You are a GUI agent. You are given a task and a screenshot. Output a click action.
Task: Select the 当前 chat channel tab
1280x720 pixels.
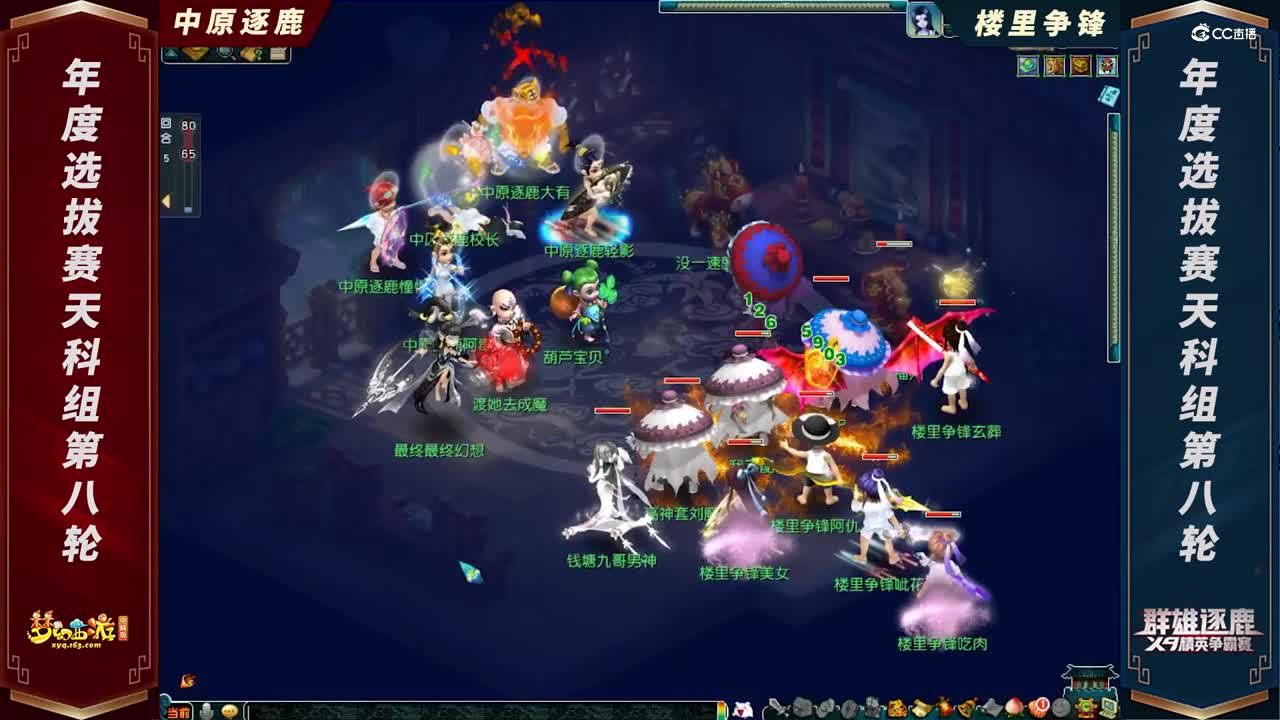tap(178, 712)
